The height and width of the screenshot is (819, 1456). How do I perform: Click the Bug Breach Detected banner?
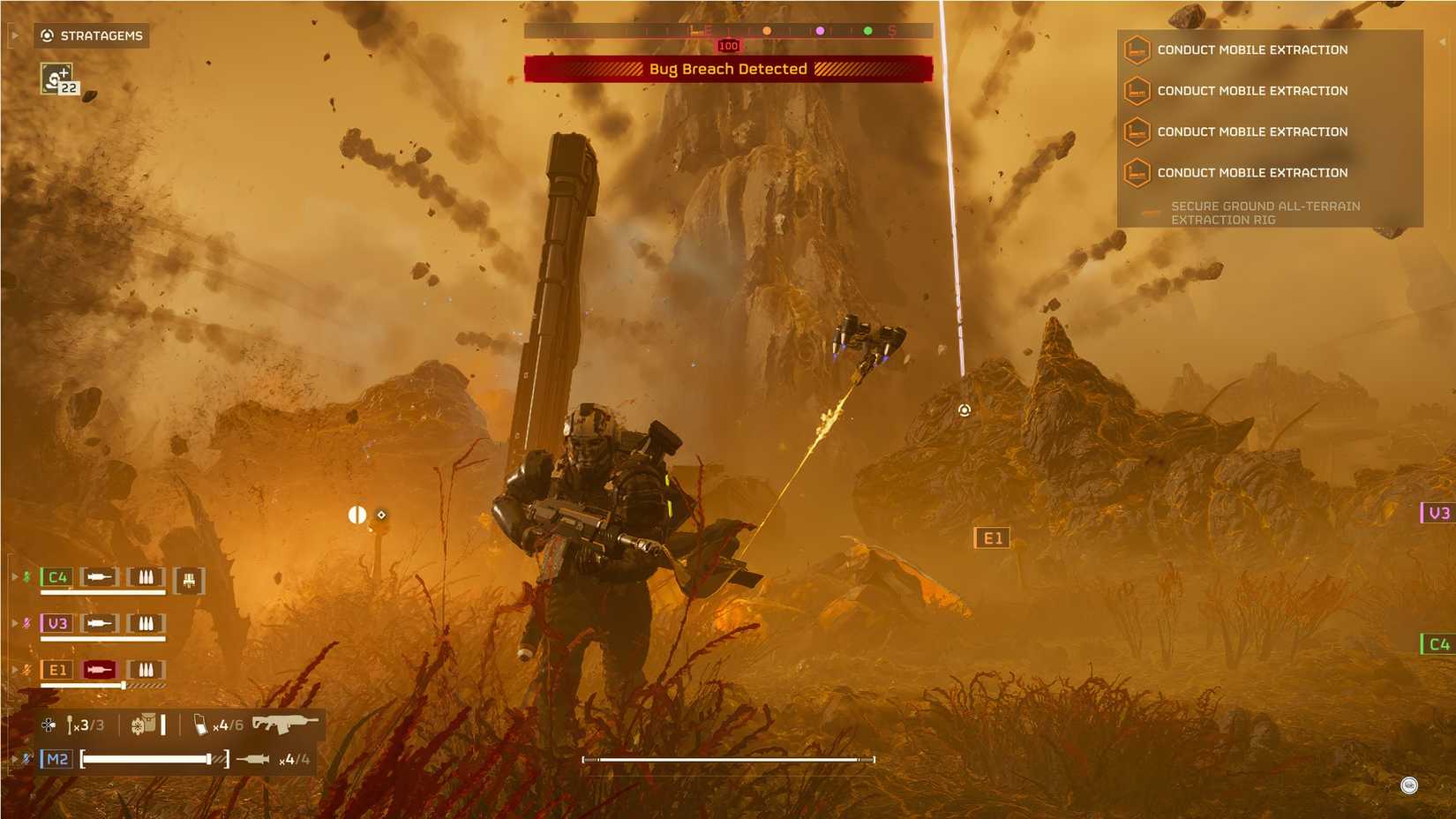(x=727, y=68)
